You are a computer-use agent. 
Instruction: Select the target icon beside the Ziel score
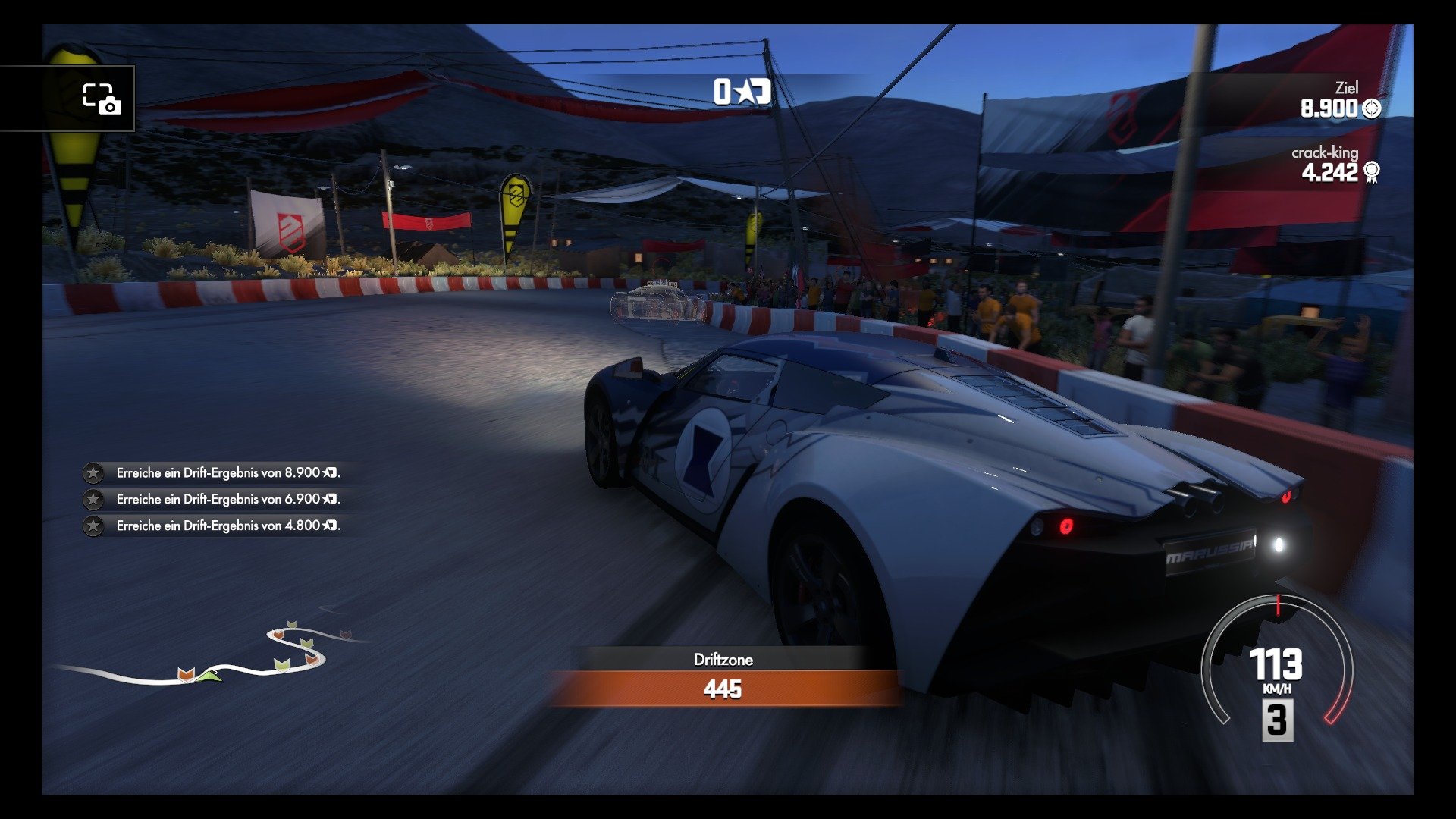[1370, 108]
